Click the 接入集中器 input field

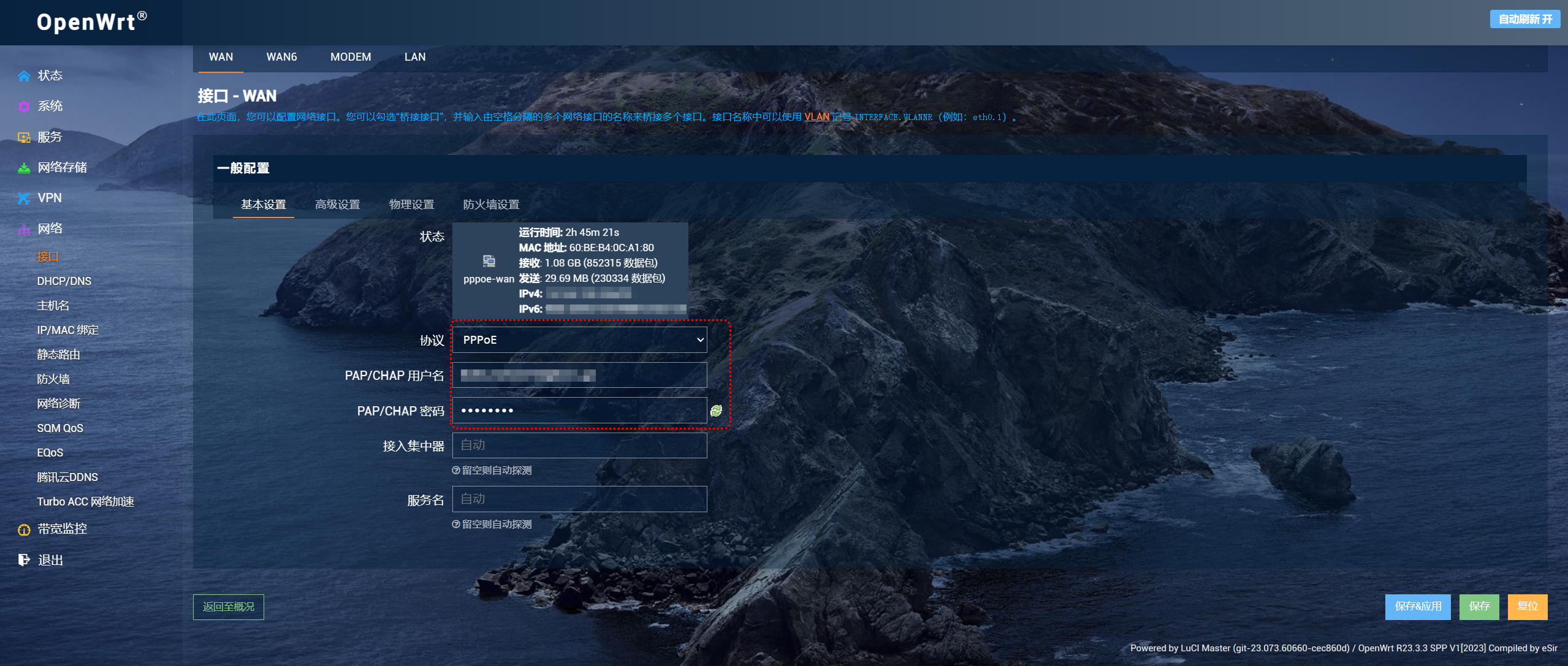[579, 445]
